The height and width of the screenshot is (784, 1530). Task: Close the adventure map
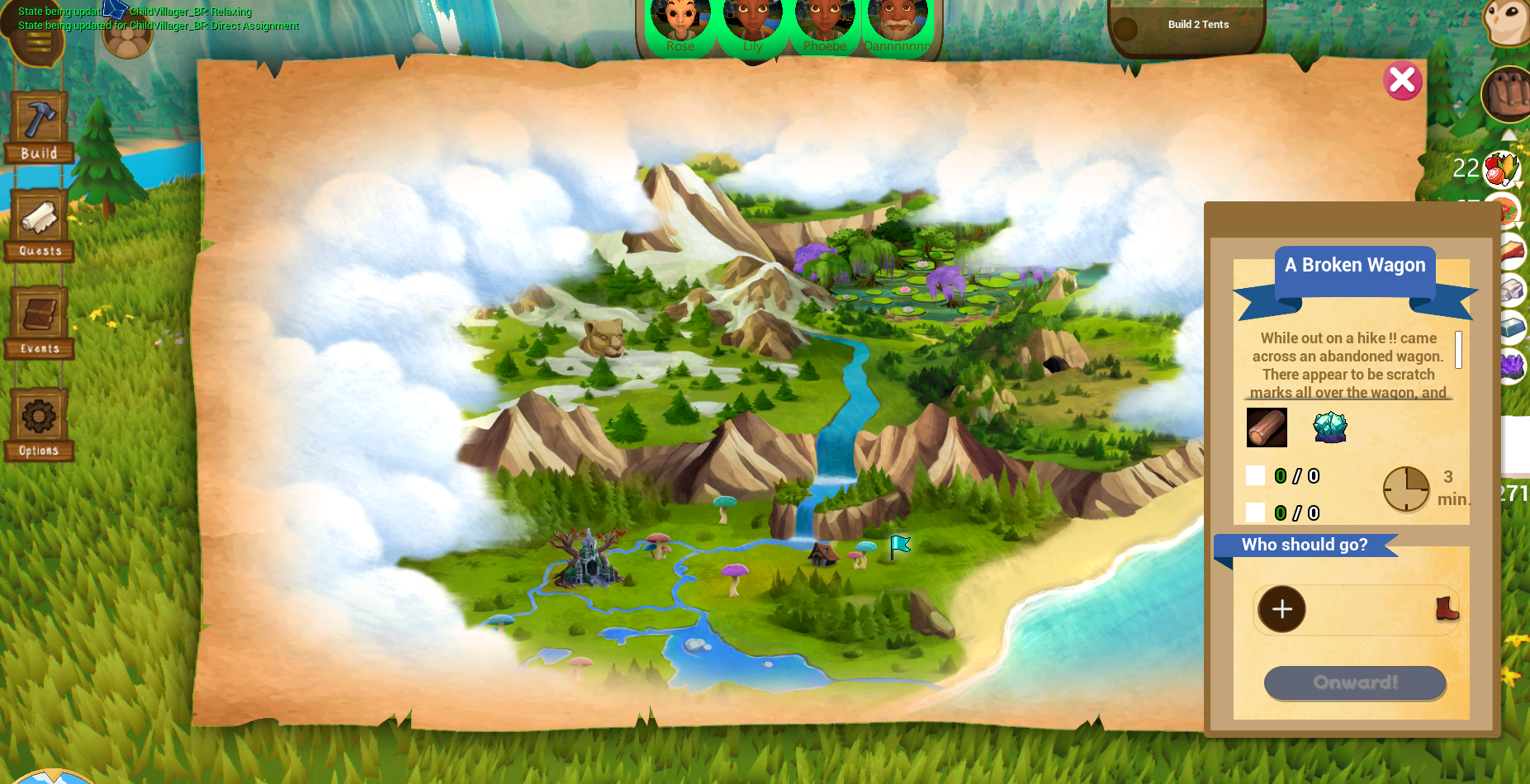[x=1402, y=81]
